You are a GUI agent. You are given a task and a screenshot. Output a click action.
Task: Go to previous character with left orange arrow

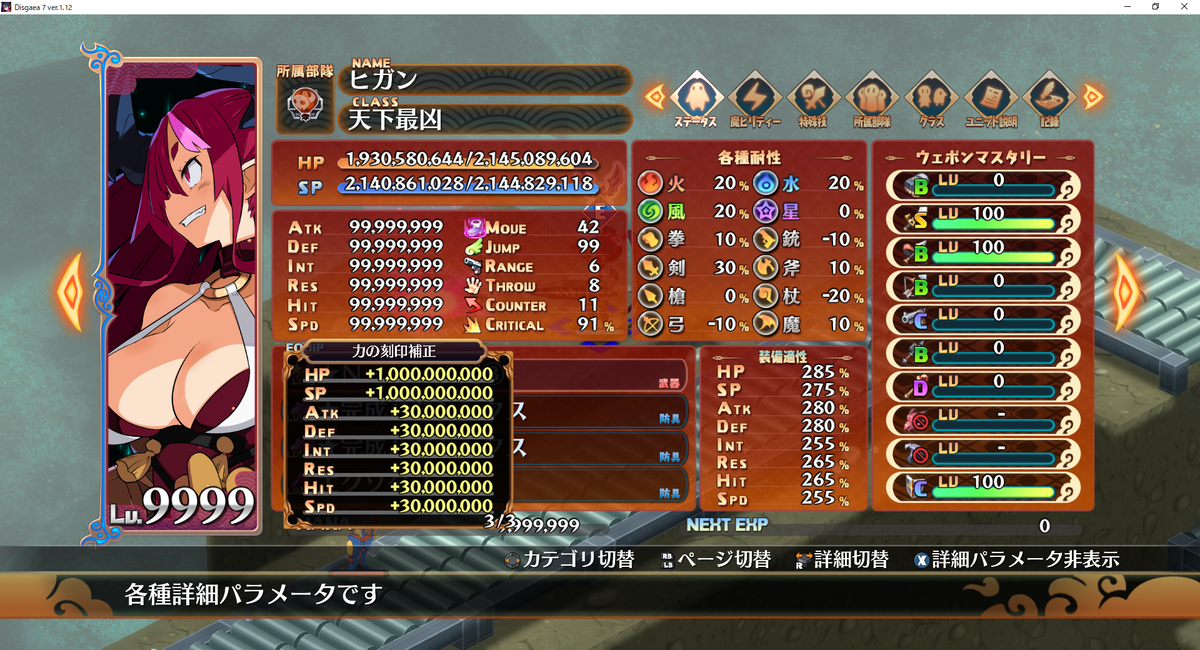click(x=71, y=292)
